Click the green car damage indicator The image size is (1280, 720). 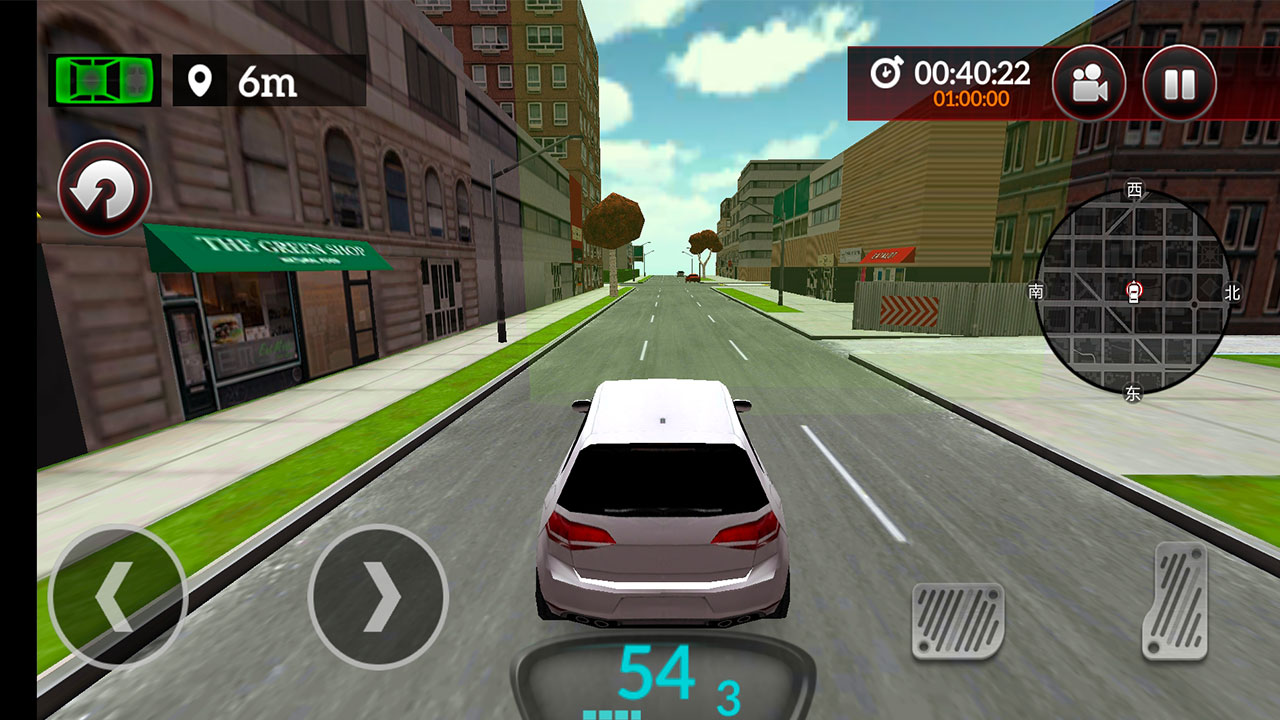pos(104,80)
